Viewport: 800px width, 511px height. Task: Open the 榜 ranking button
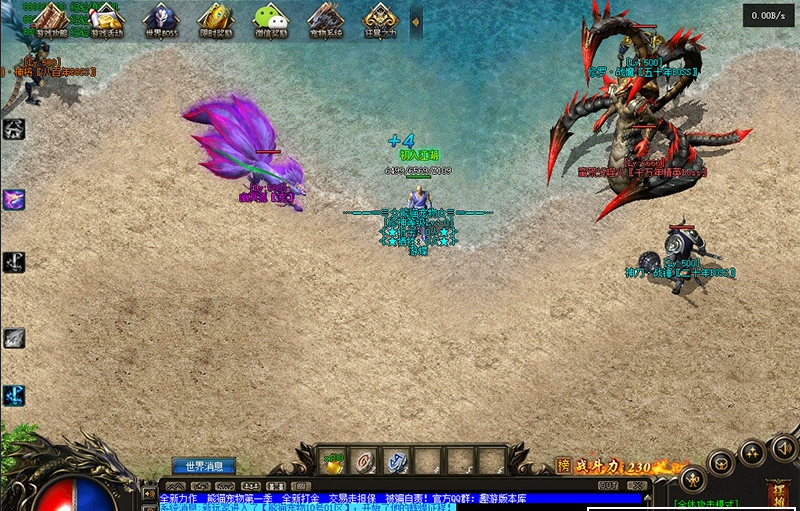click(563, 465)
